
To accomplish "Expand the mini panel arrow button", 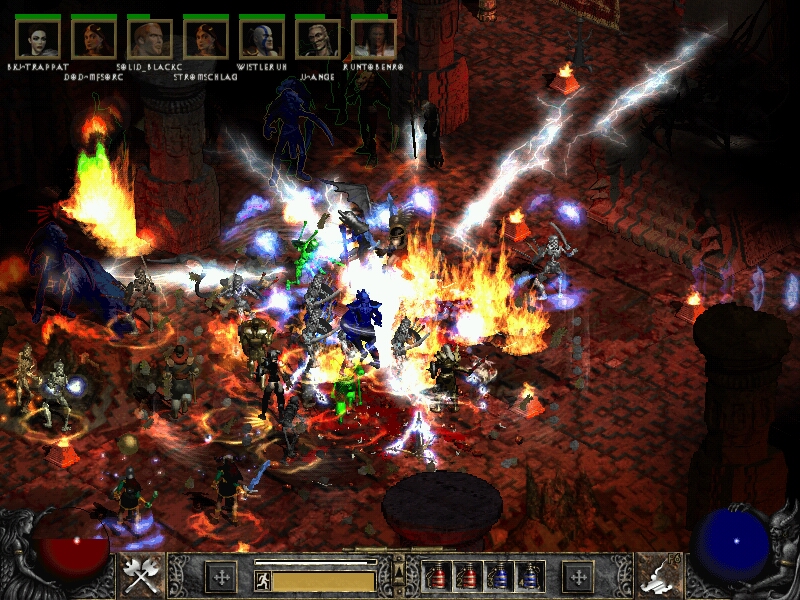I will [399, 571].
